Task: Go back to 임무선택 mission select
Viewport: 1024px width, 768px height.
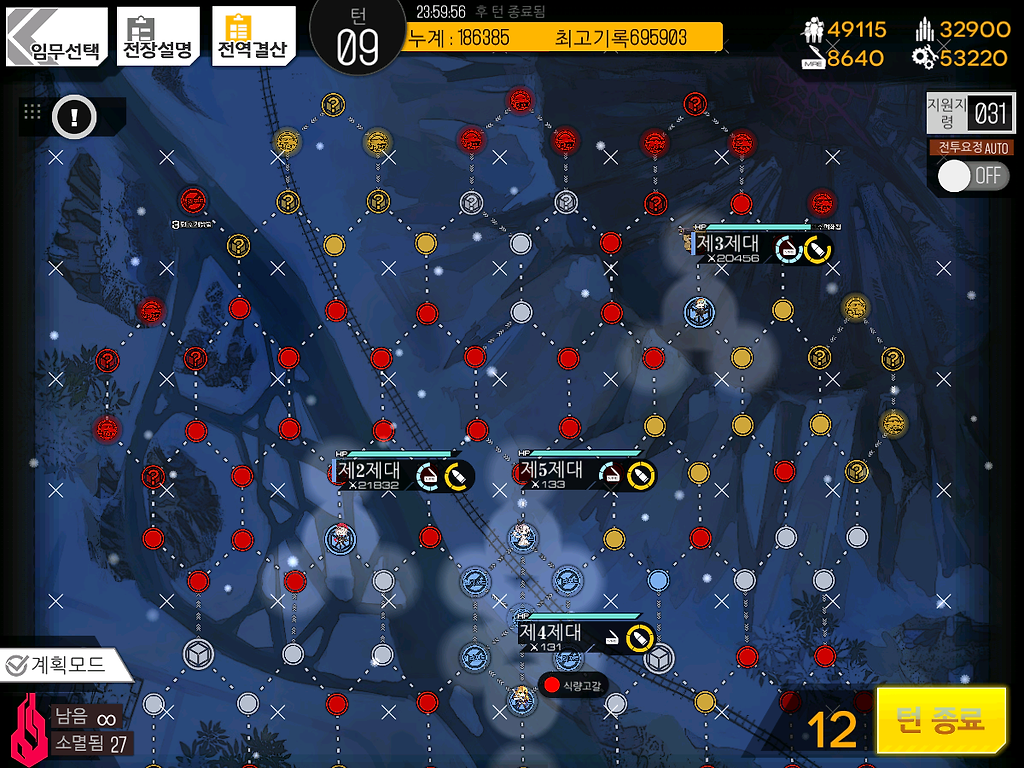Action: [x=56, y=37]
